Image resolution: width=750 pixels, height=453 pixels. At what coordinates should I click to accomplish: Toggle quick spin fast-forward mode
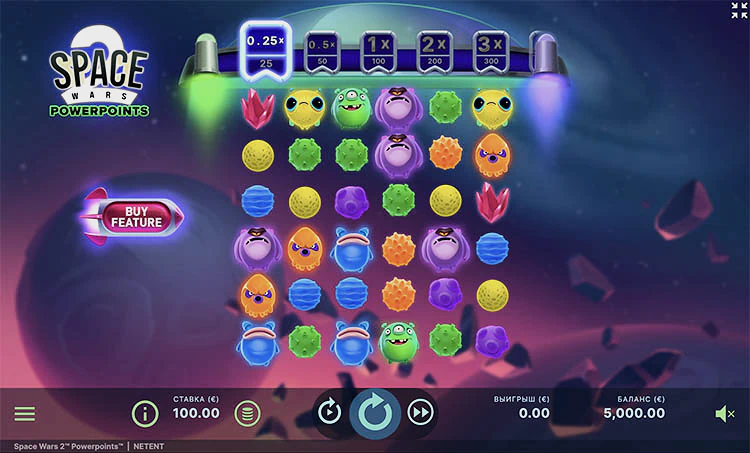422,412
